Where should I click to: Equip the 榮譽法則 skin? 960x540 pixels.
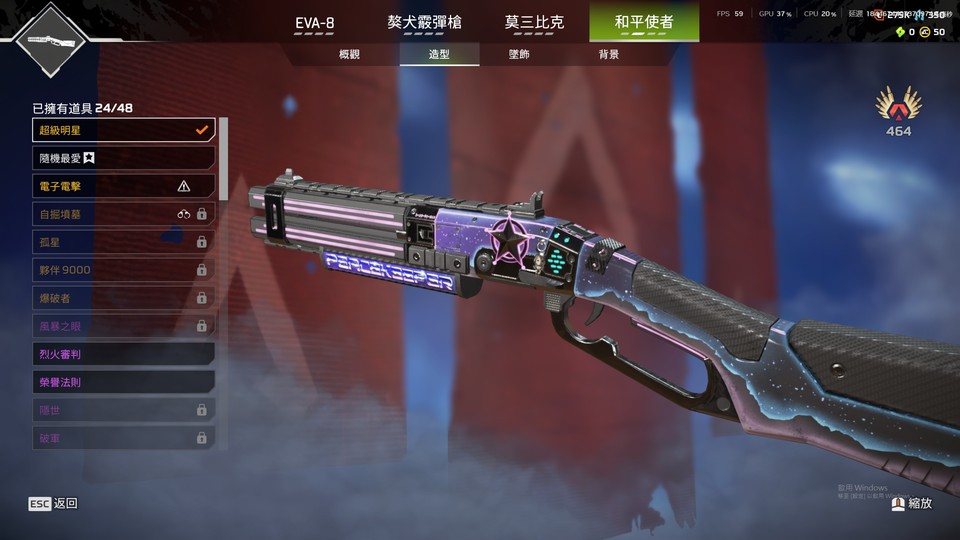(x=124, y=382)
